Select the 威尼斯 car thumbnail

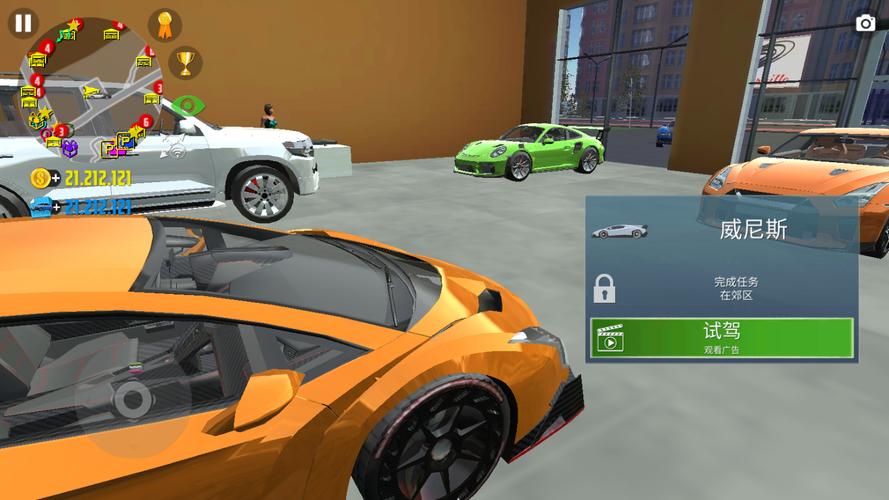pyautogui.click(x=619, y=231)
